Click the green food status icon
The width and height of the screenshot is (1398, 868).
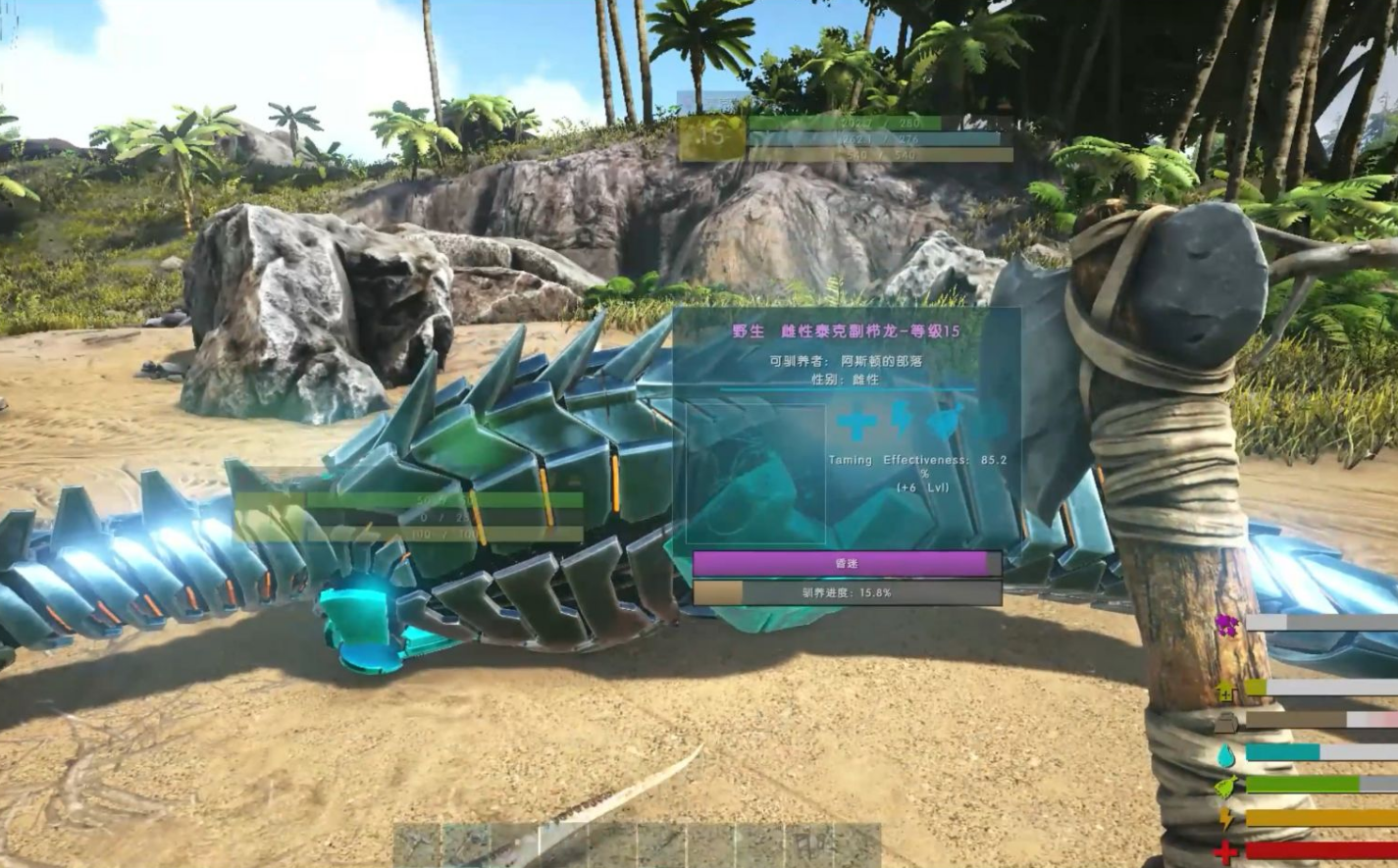[1226, 786]
